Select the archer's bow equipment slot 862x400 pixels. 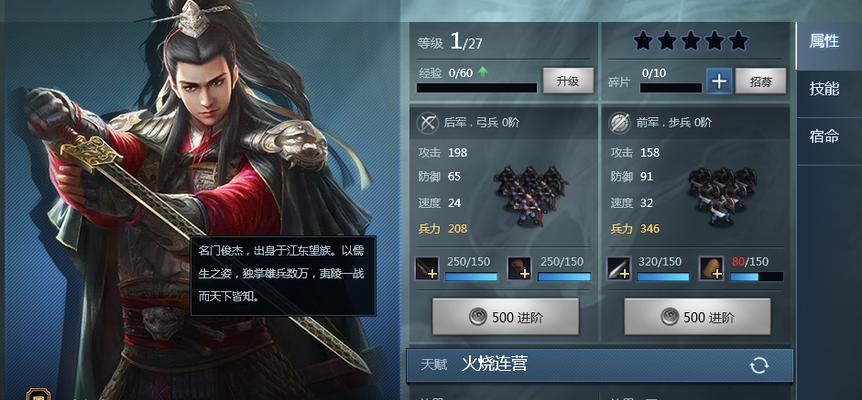[x=427, y=268]
